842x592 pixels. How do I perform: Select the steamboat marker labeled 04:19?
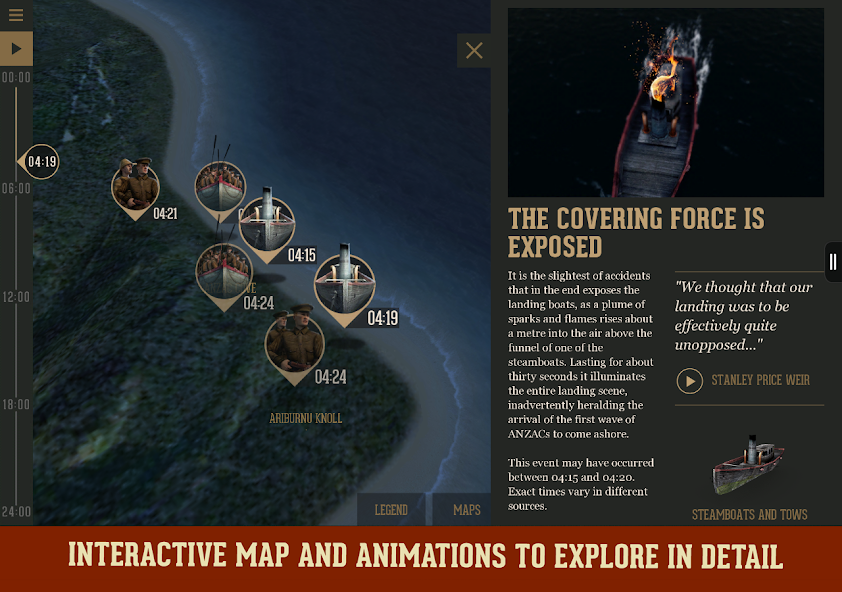click(x=344, y=283)
